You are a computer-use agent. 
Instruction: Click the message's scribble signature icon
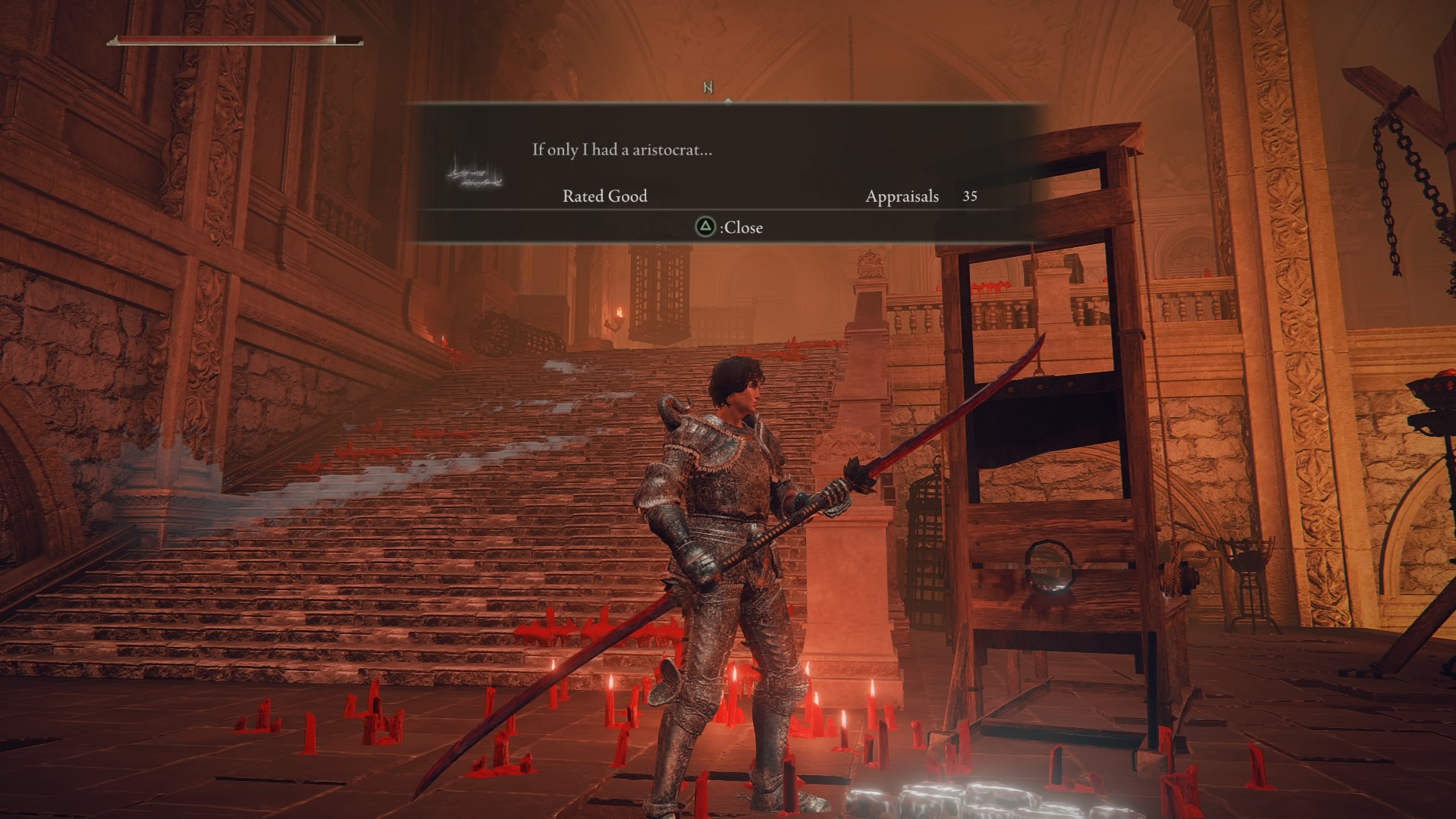click(x=475, y=174)
